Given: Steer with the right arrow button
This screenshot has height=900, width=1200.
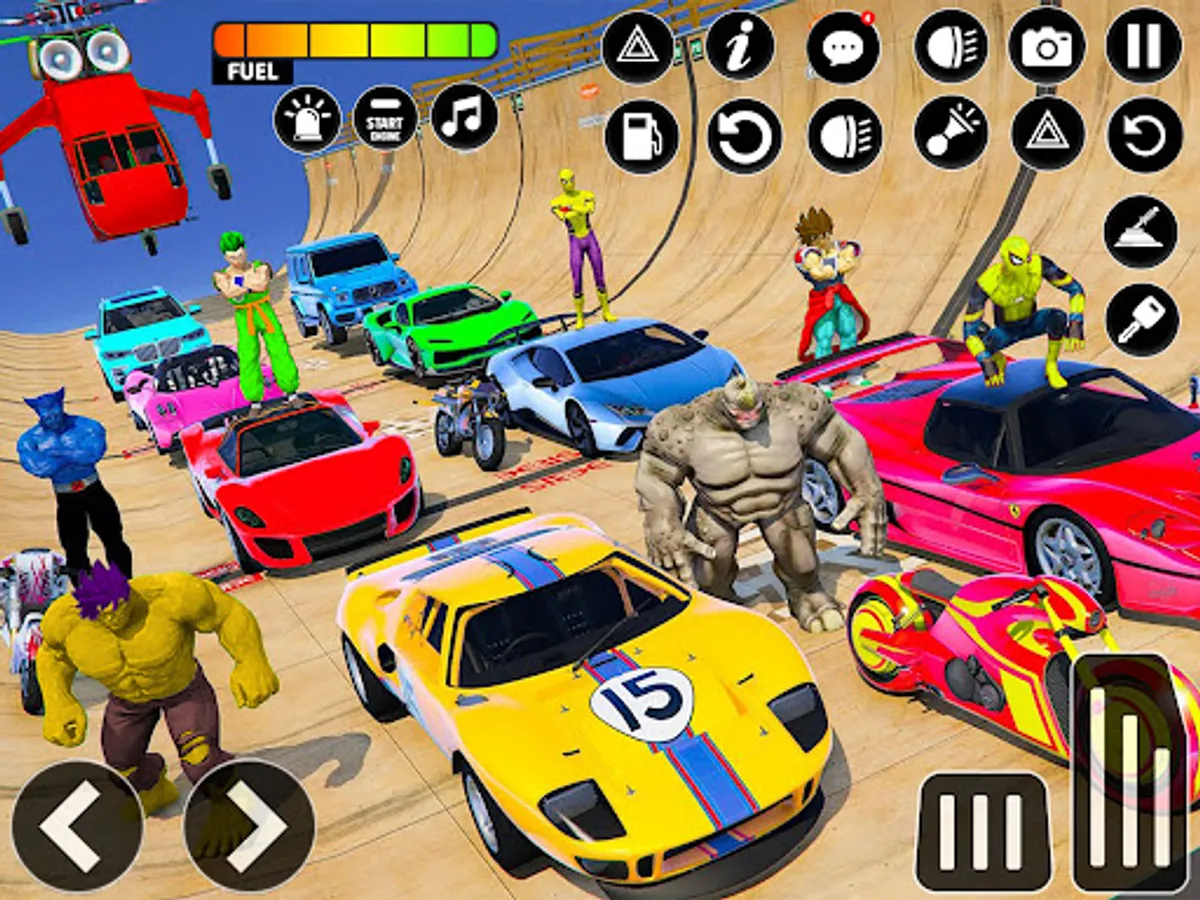Looking at the screenshot, I should coord(250,825).
